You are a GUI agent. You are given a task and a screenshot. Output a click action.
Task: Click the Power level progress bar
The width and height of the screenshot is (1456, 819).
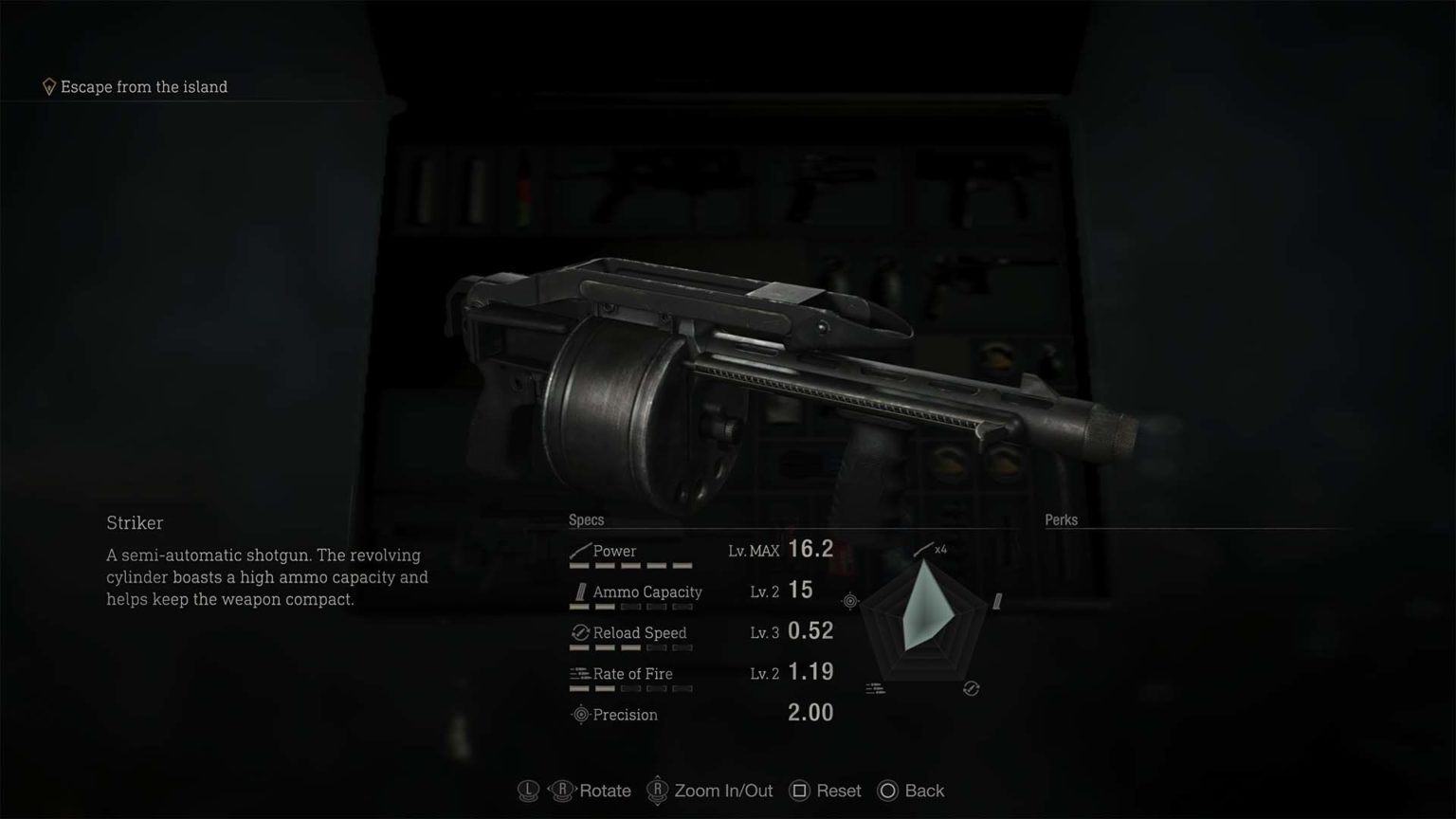(x=630, y=565)
